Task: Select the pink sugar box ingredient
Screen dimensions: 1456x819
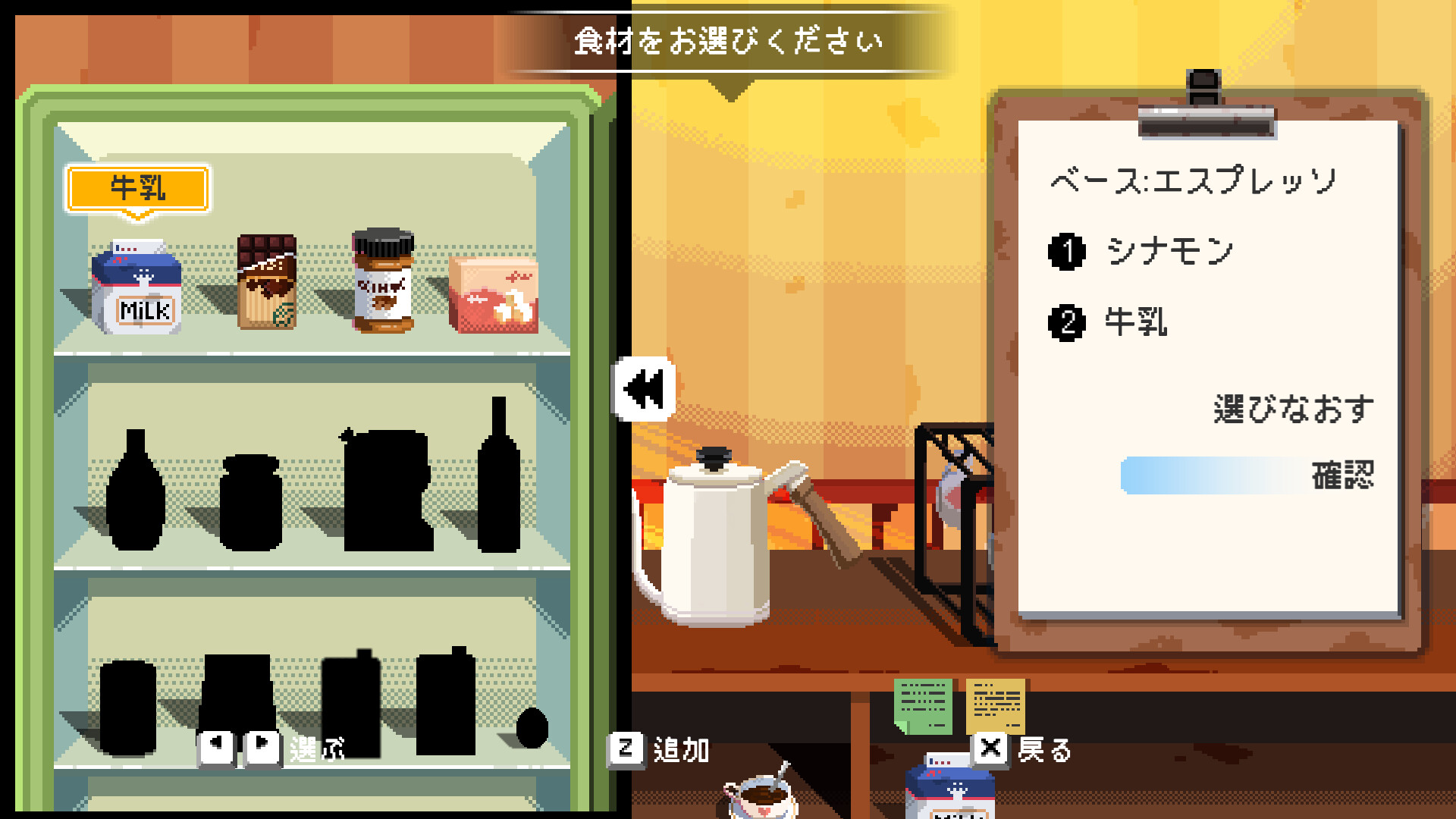Action: 493,296
